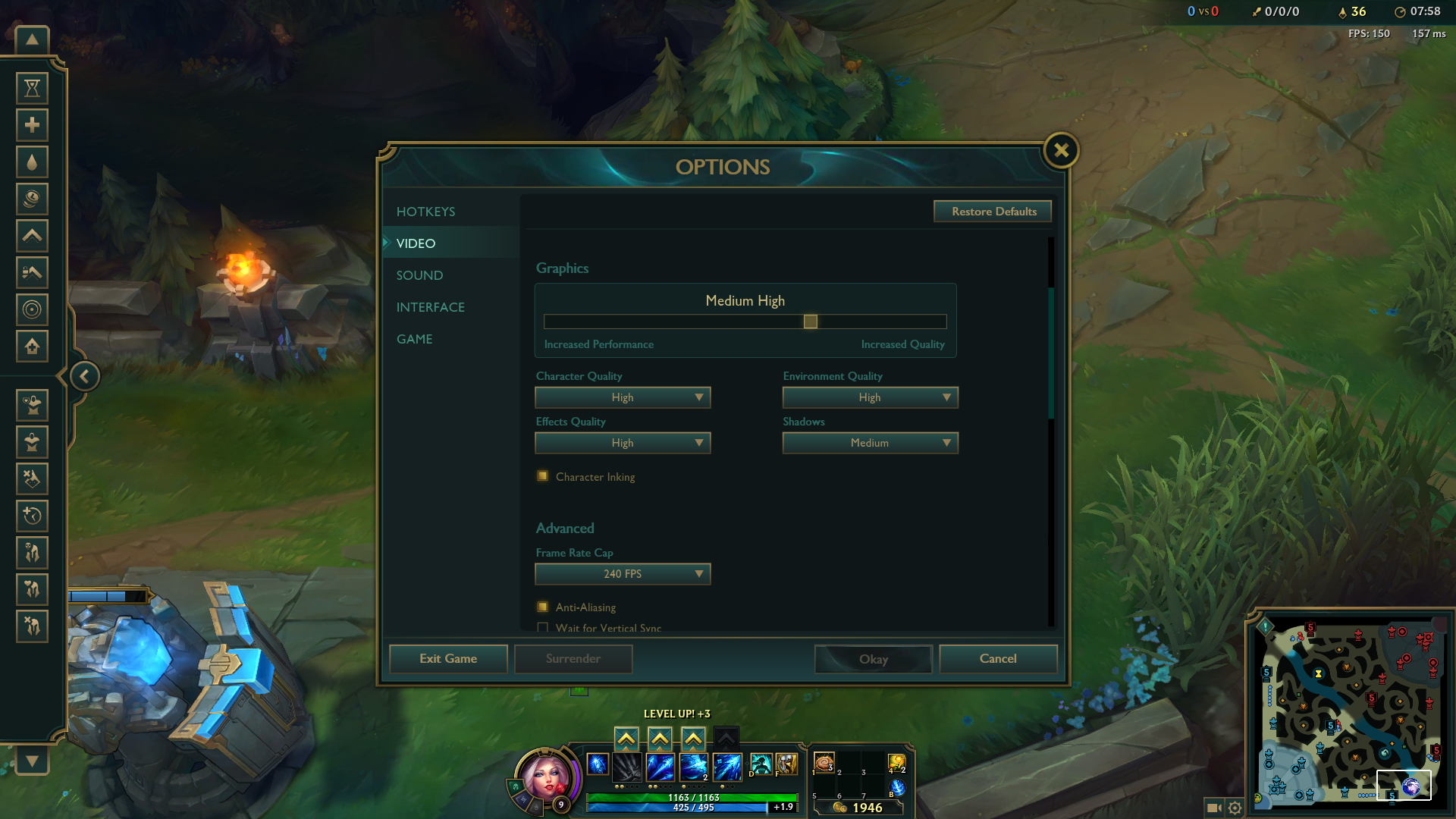Viewport: 1456px width, 819px height.
Task: Open the Sound settings section
Action: pos(419,275)
